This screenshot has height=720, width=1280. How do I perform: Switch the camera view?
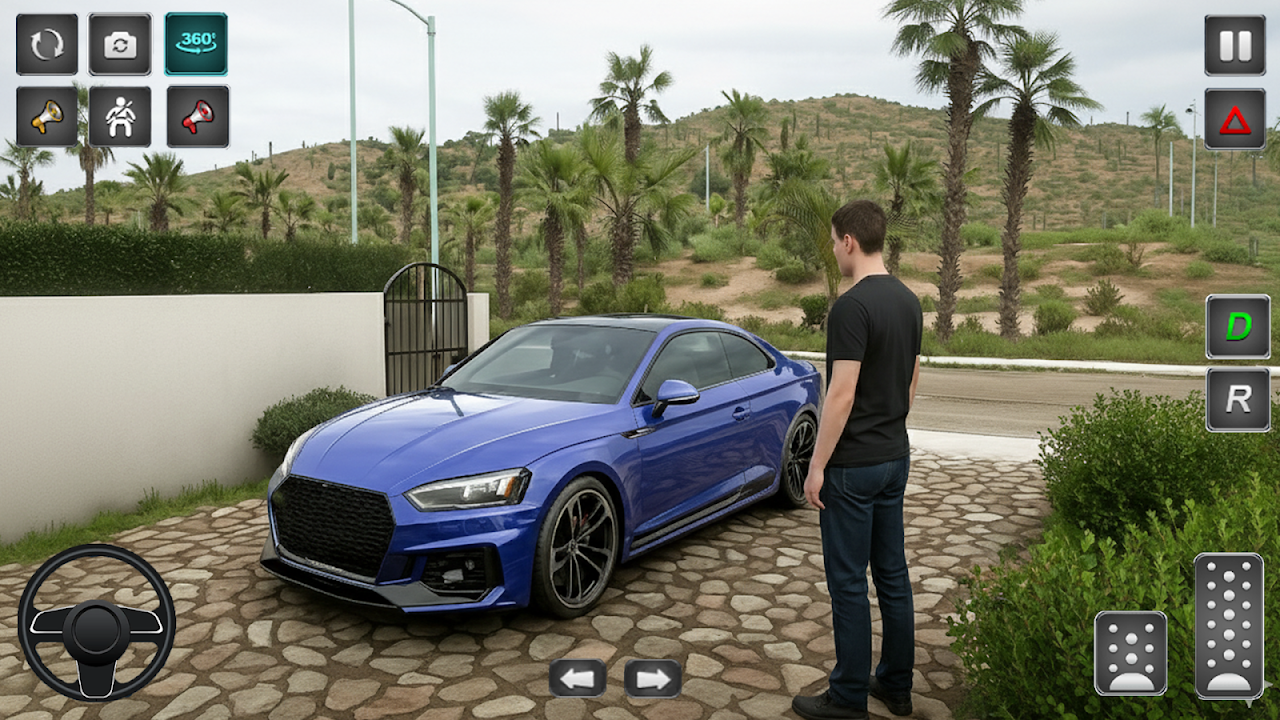(x=120, y=44)
